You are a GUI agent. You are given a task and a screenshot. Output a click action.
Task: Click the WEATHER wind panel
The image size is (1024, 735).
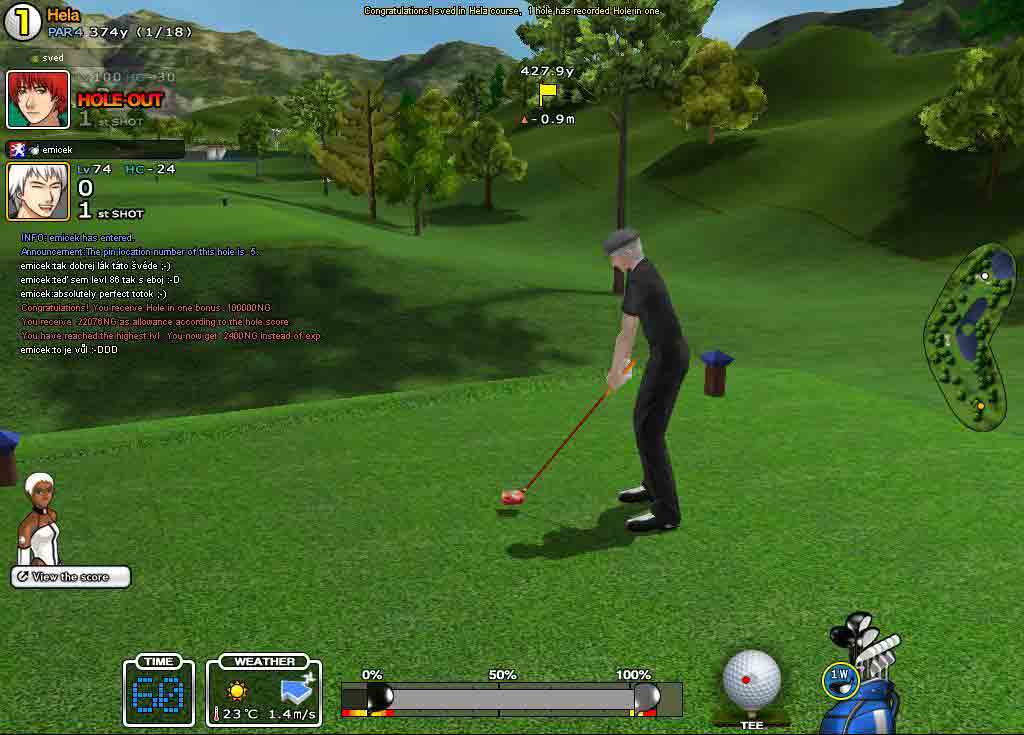[264, 690]
